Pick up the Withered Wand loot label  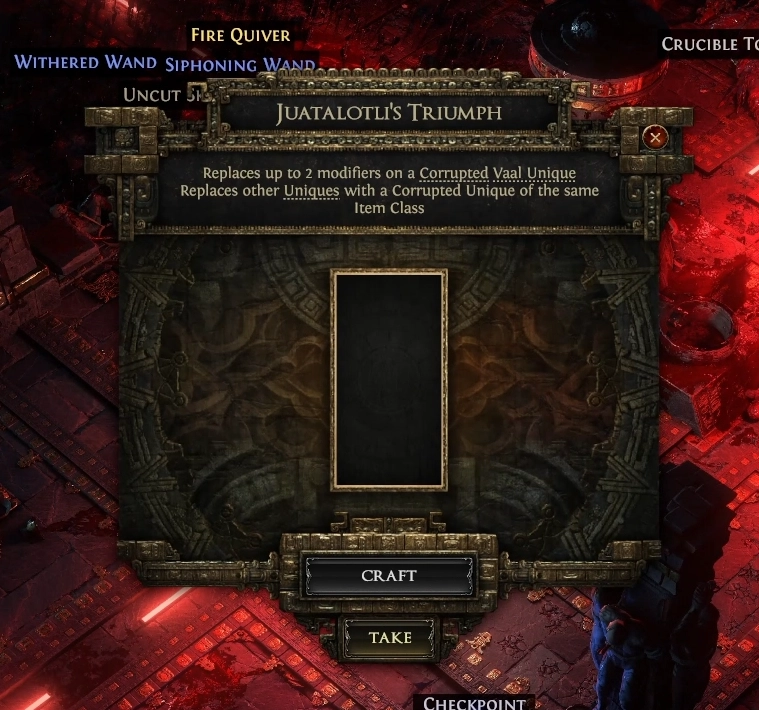(x=85, y=62)
